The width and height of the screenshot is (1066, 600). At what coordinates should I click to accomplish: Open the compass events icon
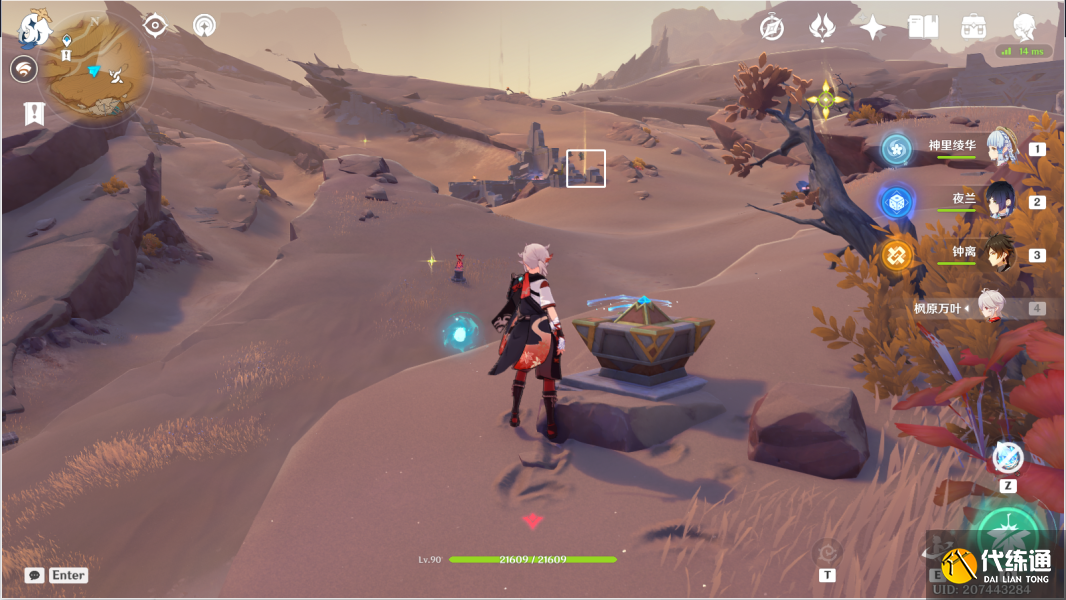[771, 28]
